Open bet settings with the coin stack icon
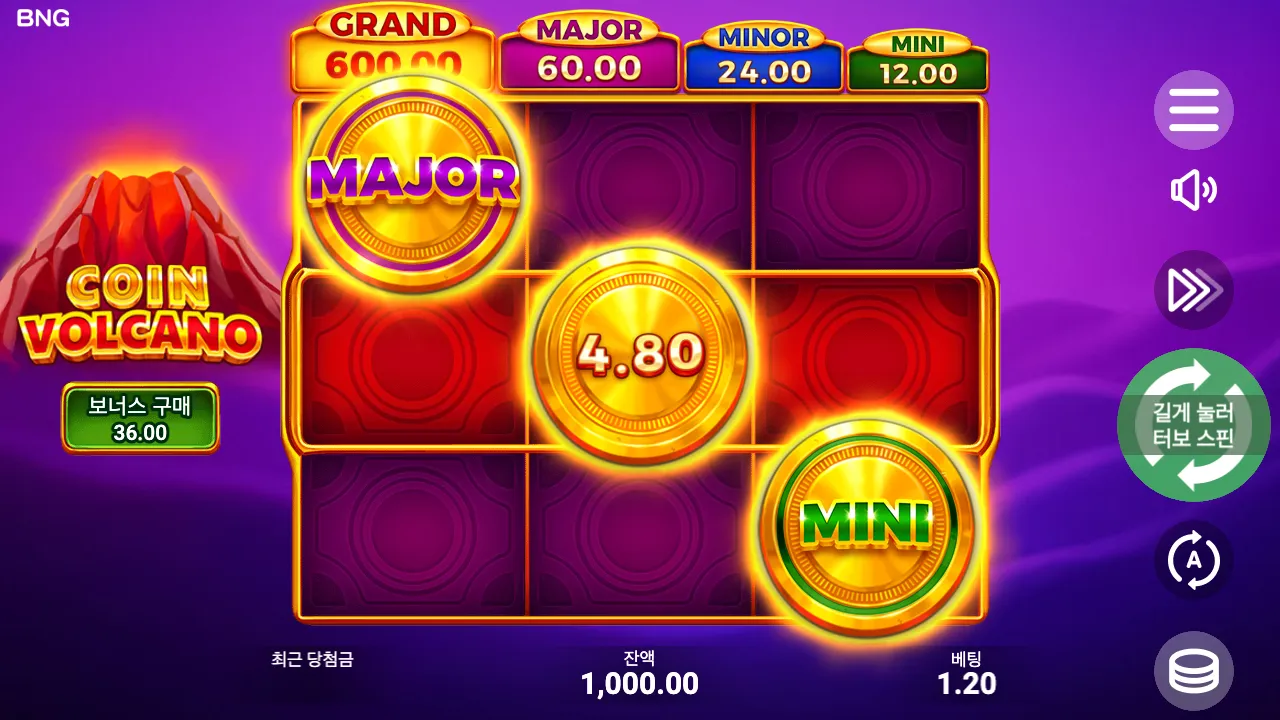Image resolution: width=1280 pixels, height=720 pixels. click(1194, 670)
